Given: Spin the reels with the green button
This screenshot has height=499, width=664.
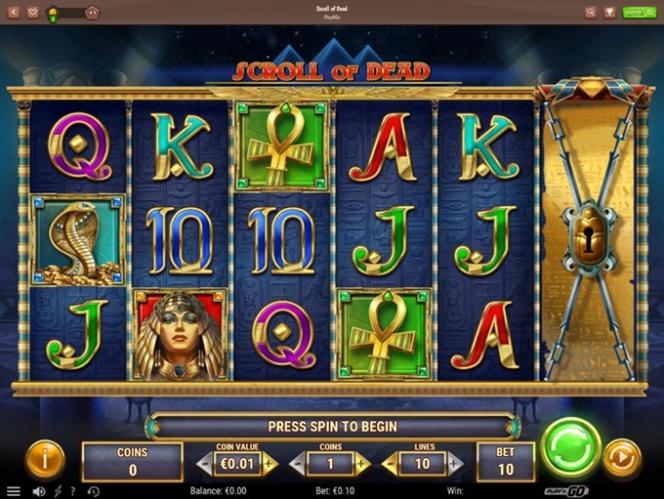Looking at the screenshot, I should pyautogui.click(x=570, y=447).
